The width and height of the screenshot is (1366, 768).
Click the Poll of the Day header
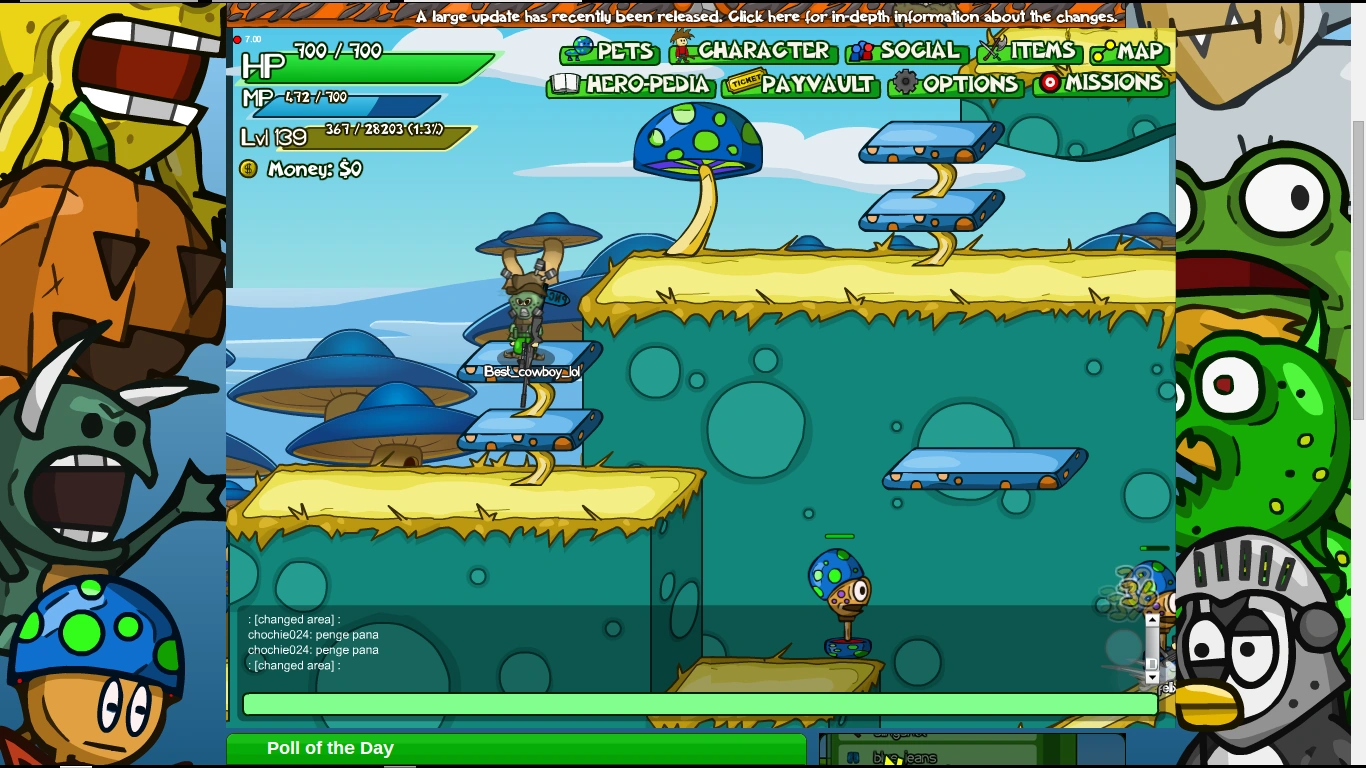330,748
